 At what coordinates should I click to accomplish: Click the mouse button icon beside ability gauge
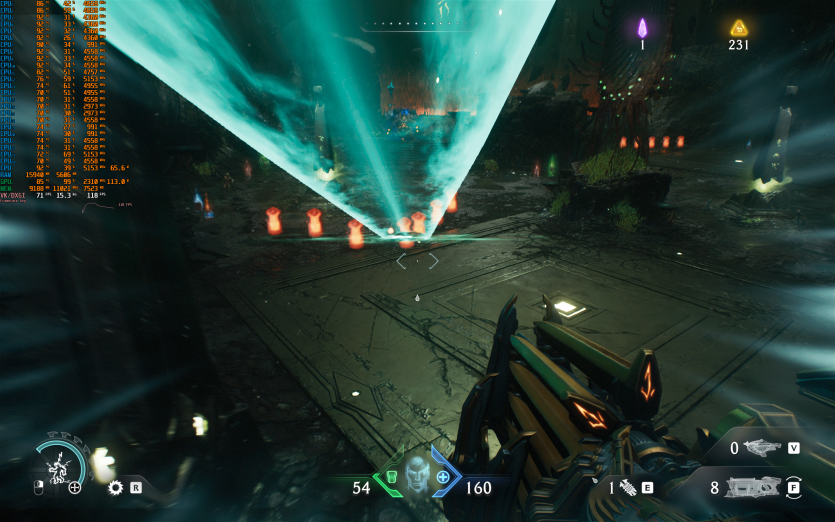tap(39, 488)
